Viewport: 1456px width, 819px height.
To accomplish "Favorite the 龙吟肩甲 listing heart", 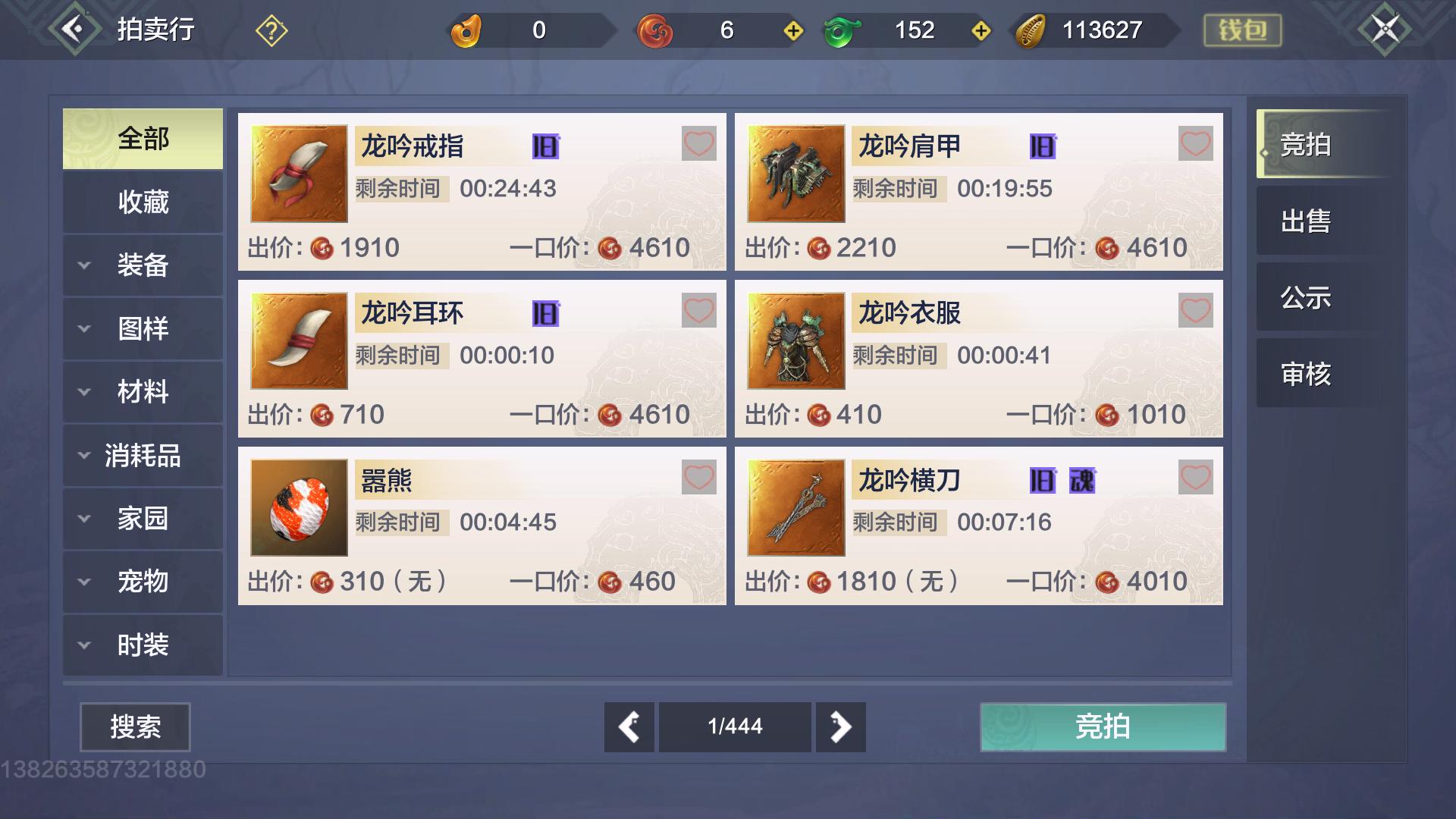I will (1197, 143).
